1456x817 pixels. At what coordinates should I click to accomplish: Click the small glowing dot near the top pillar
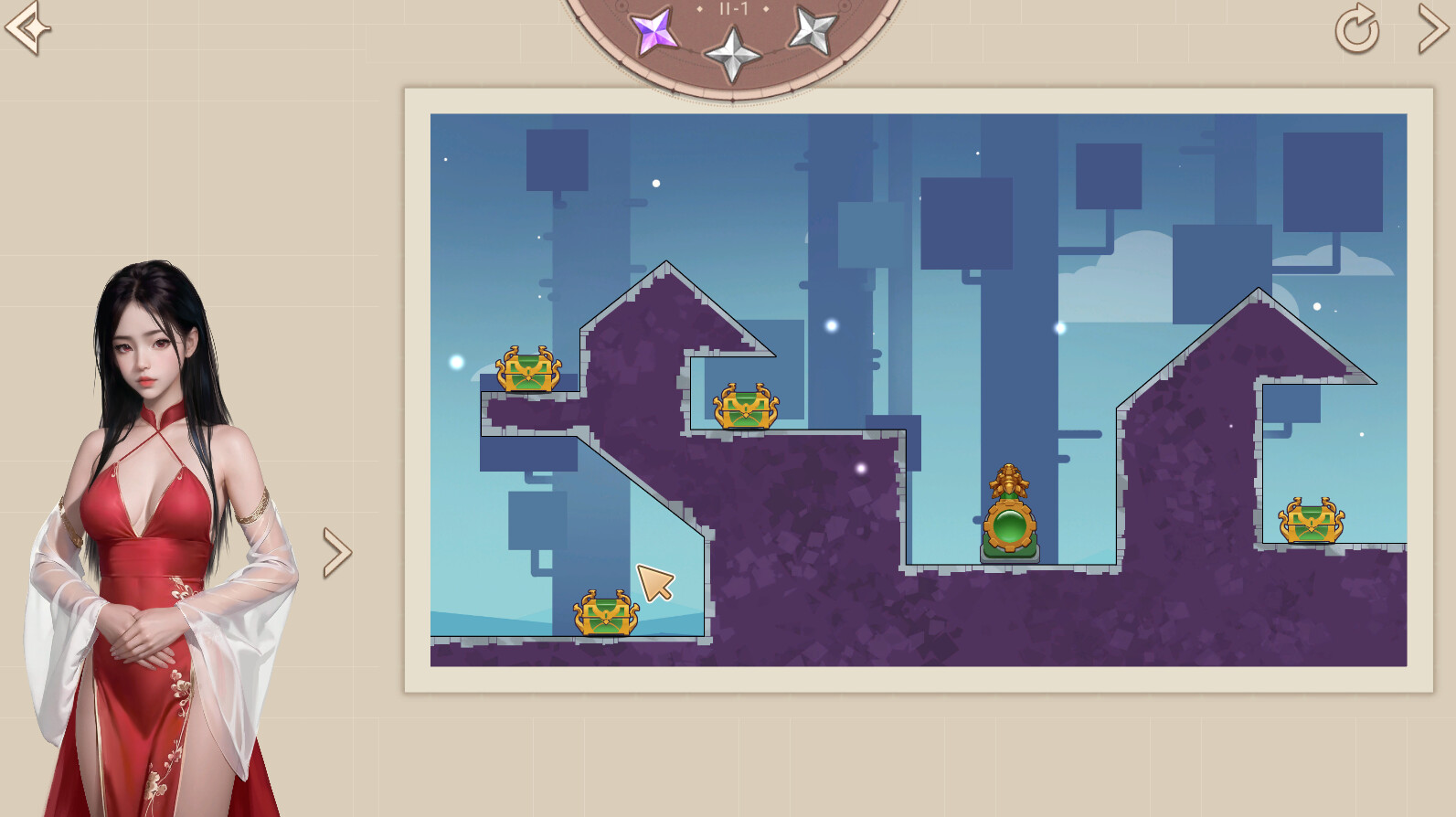(x=654, y=186)
